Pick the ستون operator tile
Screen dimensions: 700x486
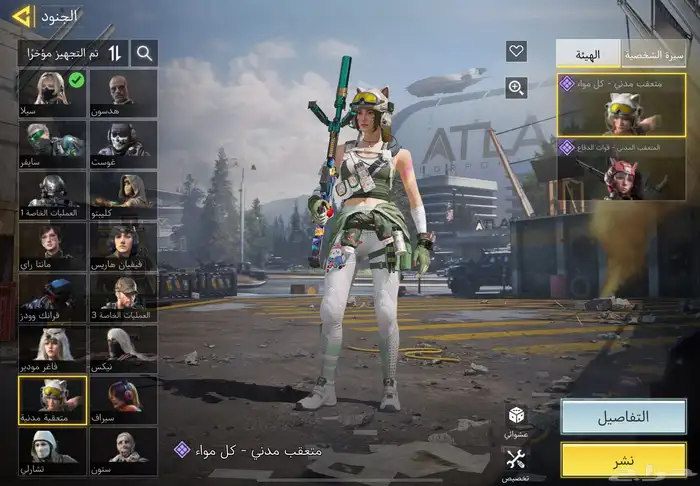[x=123, y=450]
